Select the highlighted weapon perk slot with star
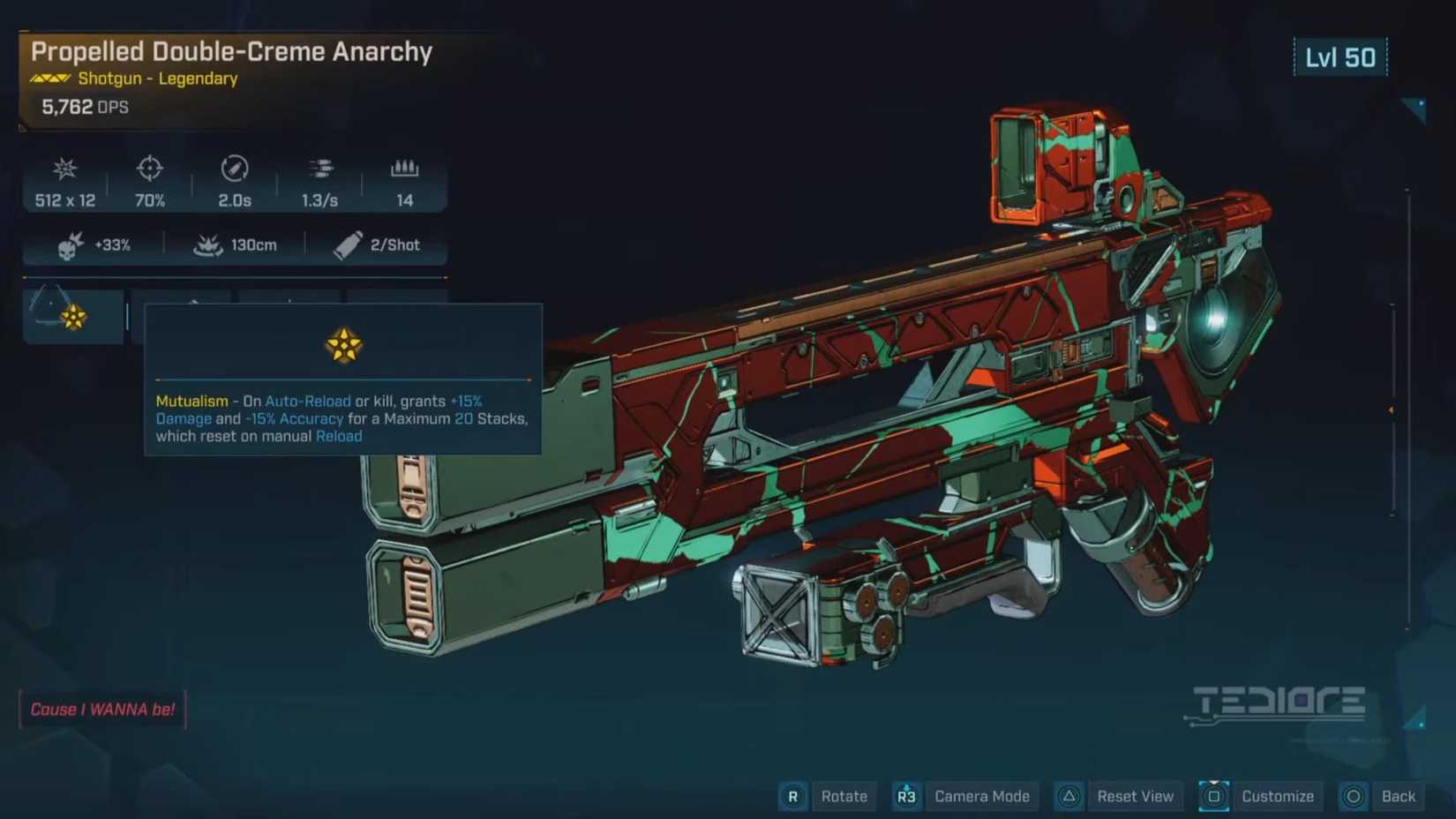The image size is (1456, 819). tap(73, 316)
